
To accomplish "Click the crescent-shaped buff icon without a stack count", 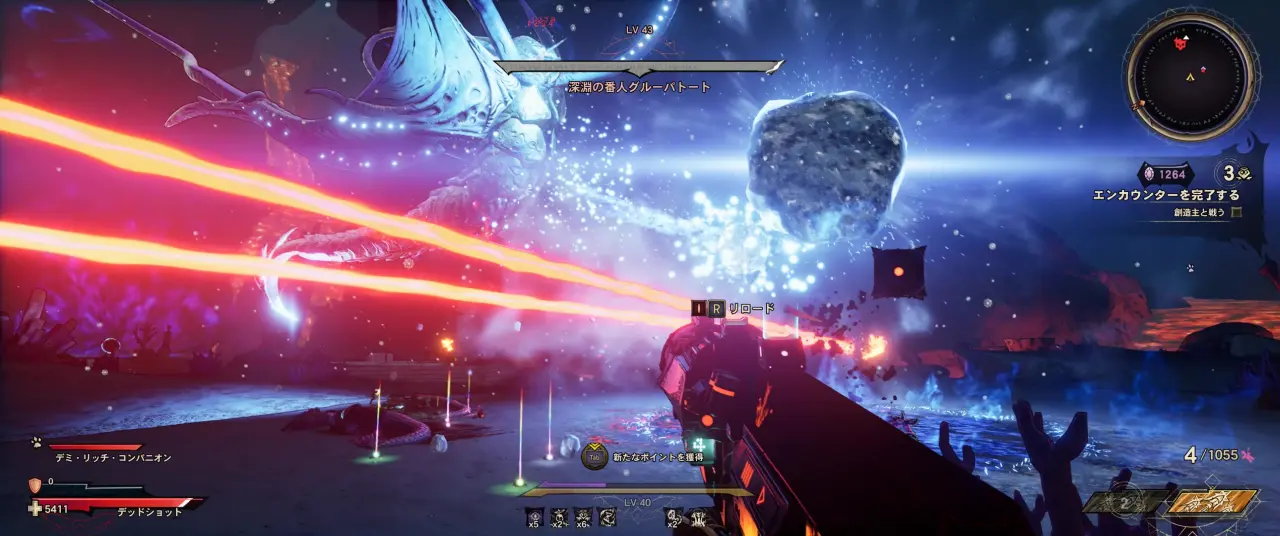I will (x=607, y=516).
